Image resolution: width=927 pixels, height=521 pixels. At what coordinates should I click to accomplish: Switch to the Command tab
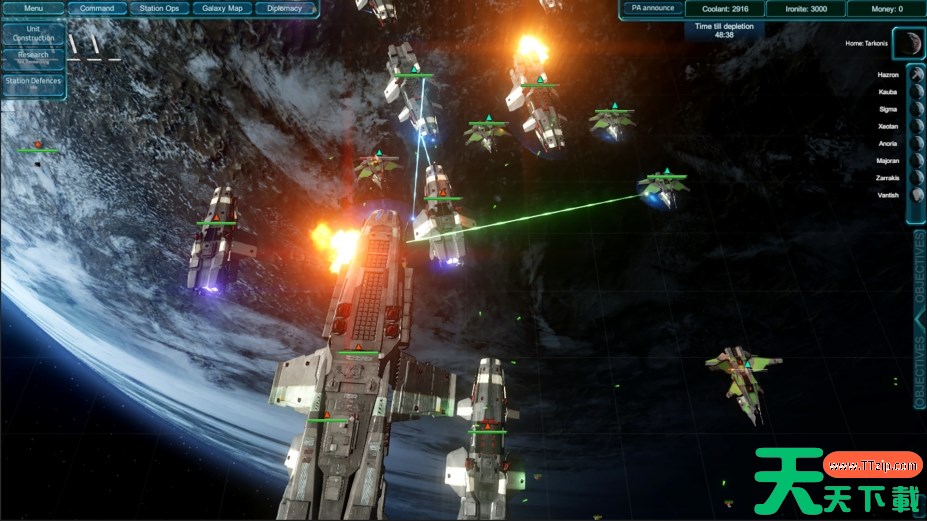[97, 8]
